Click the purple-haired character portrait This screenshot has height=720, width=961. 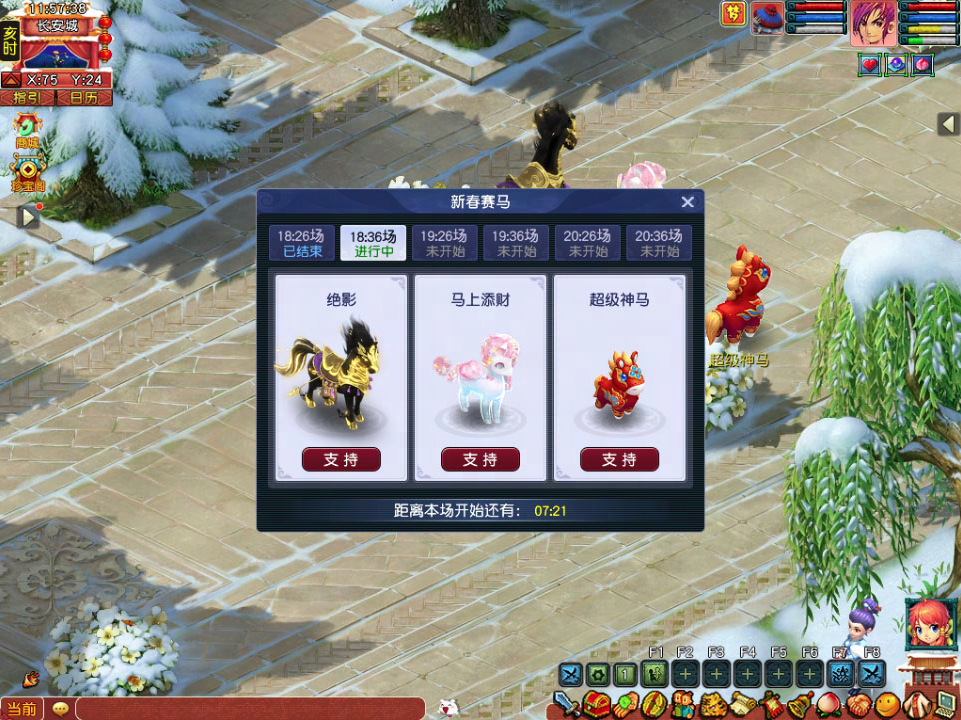874,23
